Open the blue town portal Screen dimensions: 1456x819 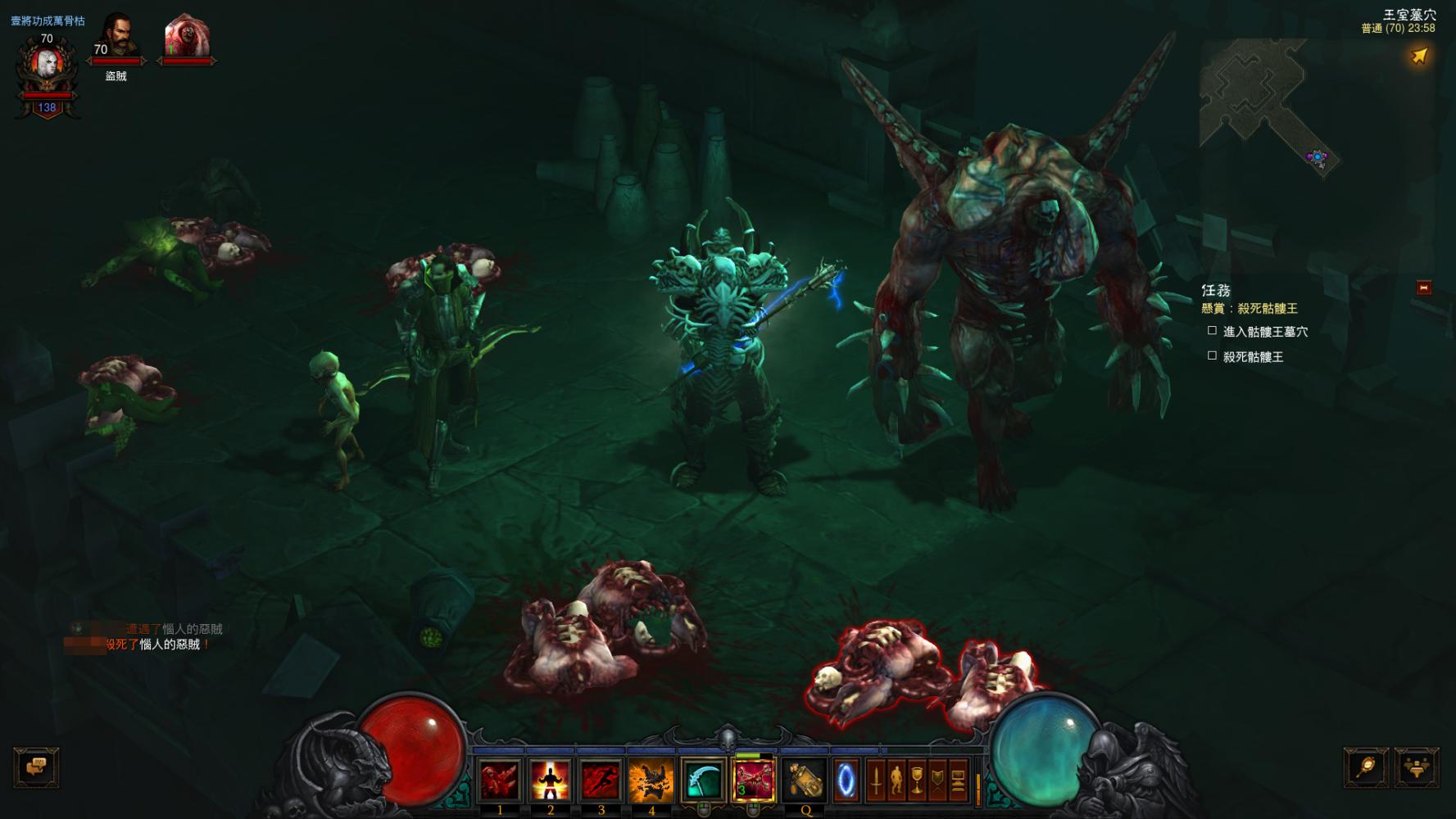tap(846, 781)
